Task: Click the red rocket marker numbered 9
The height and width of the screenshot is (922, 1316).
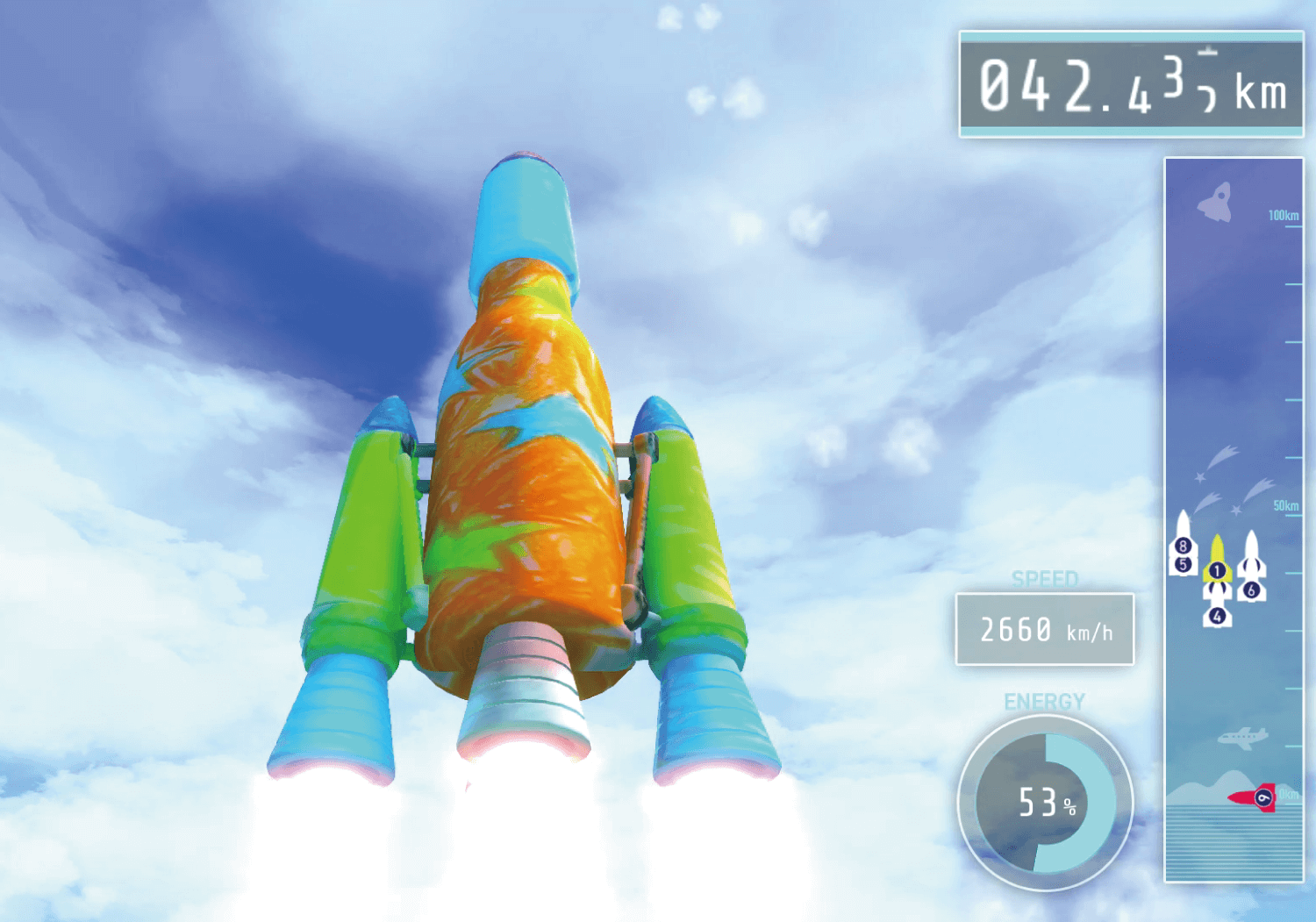Action: tap(1255, 797)
